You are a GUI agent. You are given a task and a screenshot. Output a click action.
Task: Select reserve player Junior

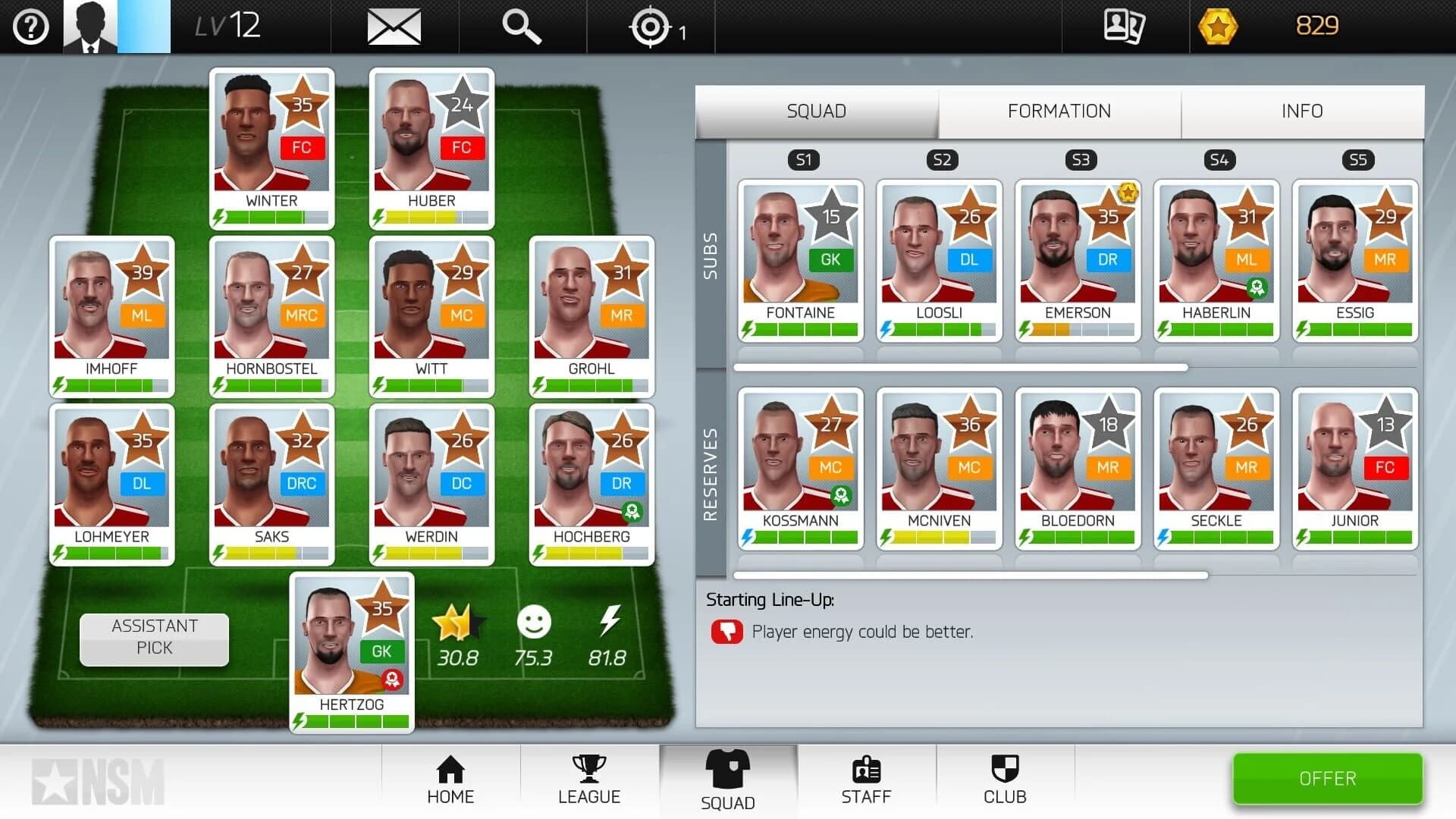tap(1354, 466)
